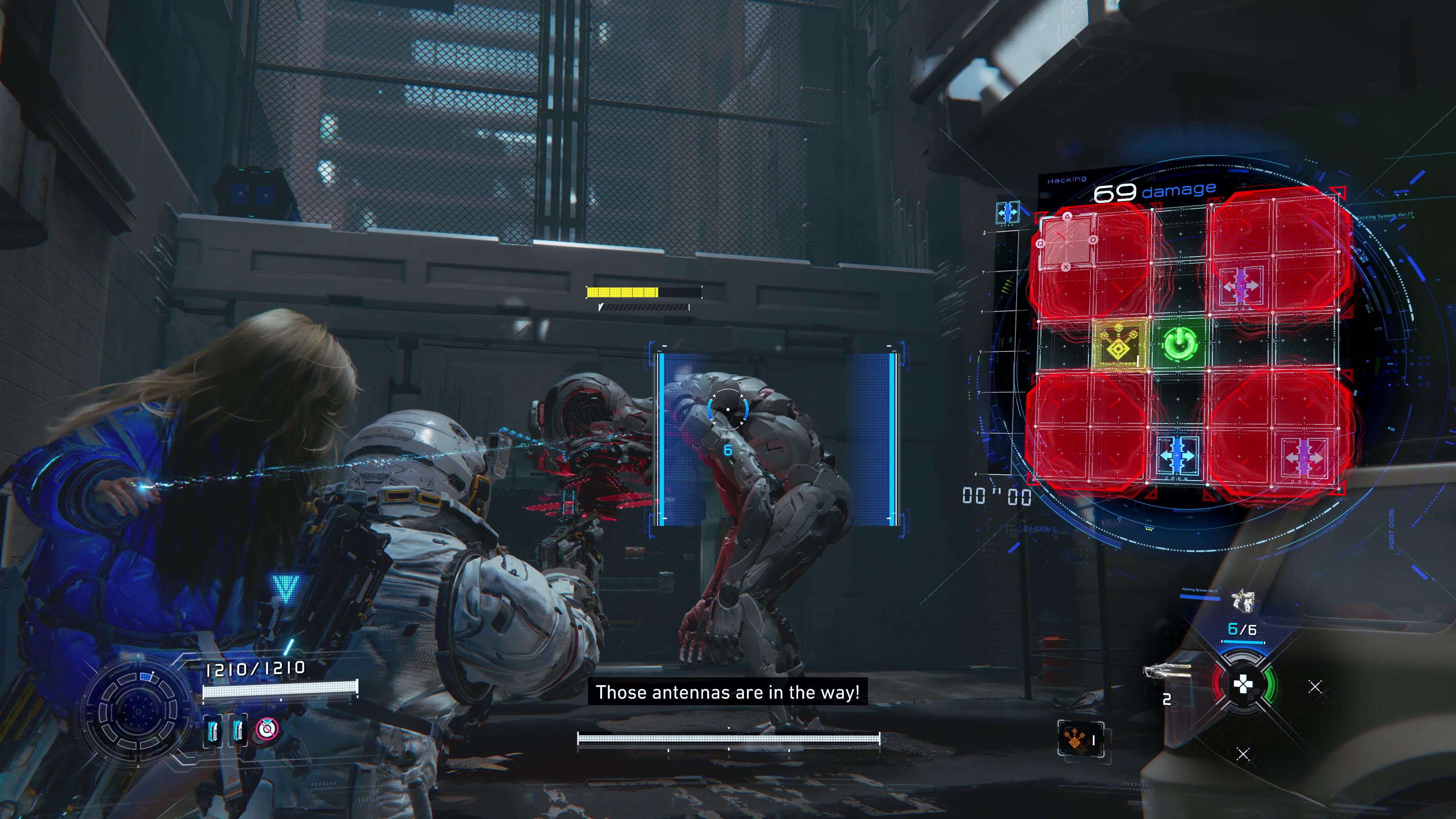This screenshot has height=819, width=1456.
Task: Click the highlighted cursor tile in the hacking grid
Action: point(1066,243)
